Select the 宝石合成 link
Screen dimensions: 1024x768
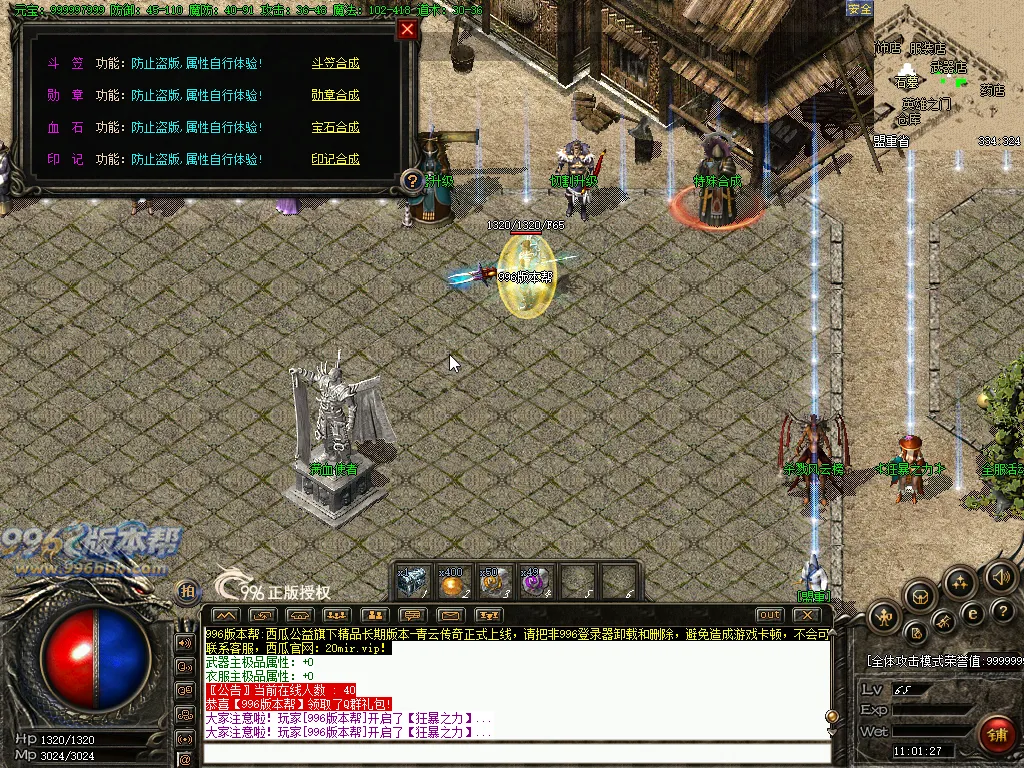point(335,127)
